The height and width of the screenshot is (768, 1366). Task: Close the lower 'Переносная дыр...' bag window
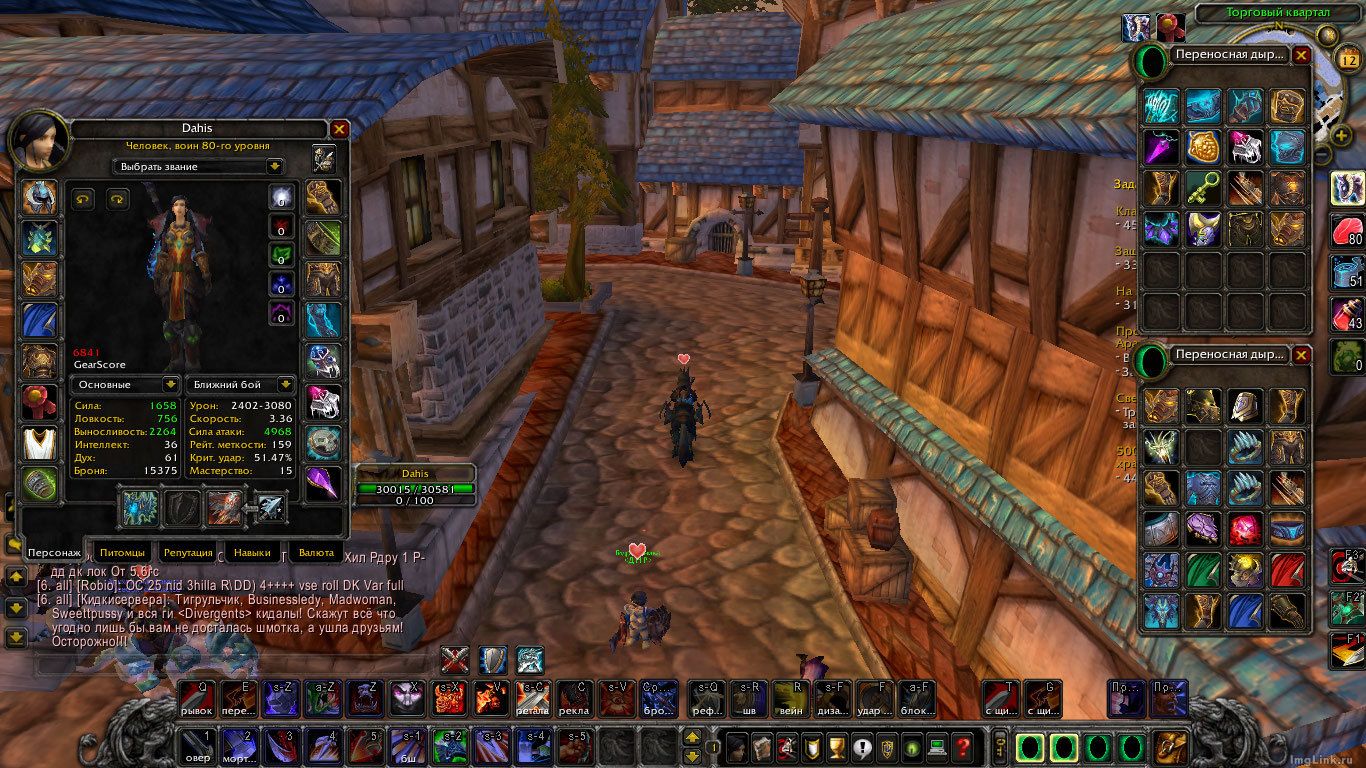pos(1301,355)
